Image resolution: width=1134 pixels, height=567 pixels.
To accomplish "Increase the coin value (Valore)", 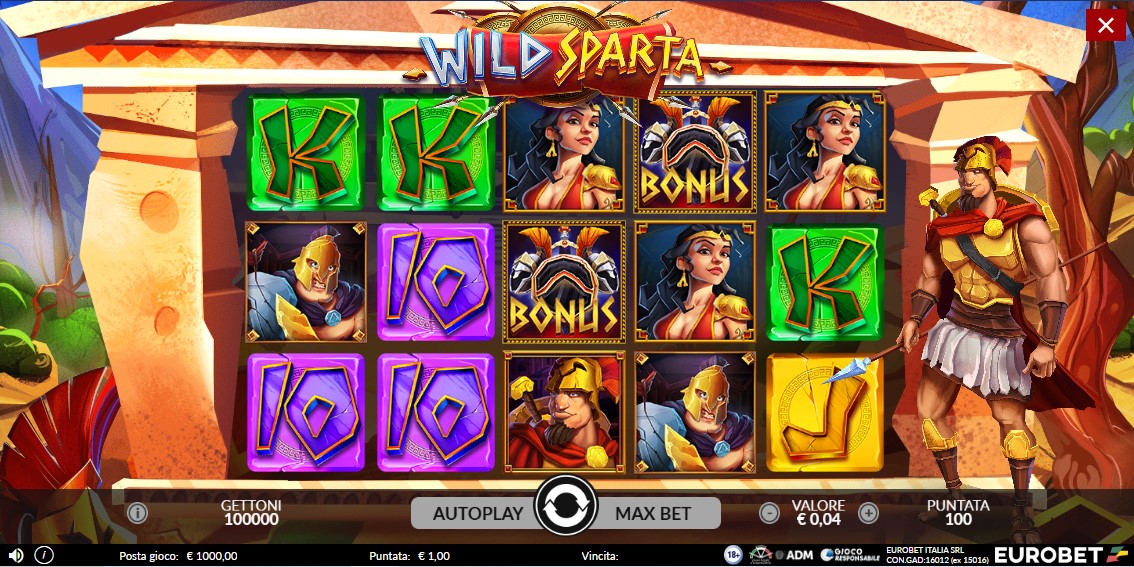I will click(868, 513).
